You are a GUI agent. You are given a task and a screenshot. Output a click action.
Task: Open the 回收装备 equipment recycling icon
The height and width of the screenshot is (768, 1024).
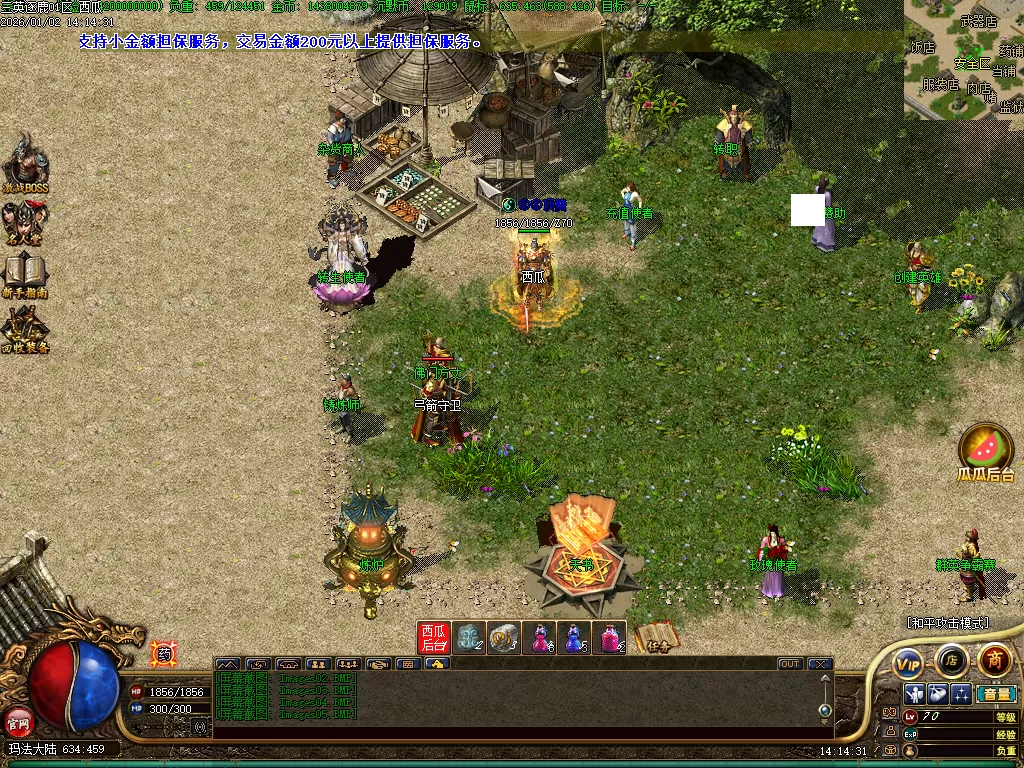(24, 328)
